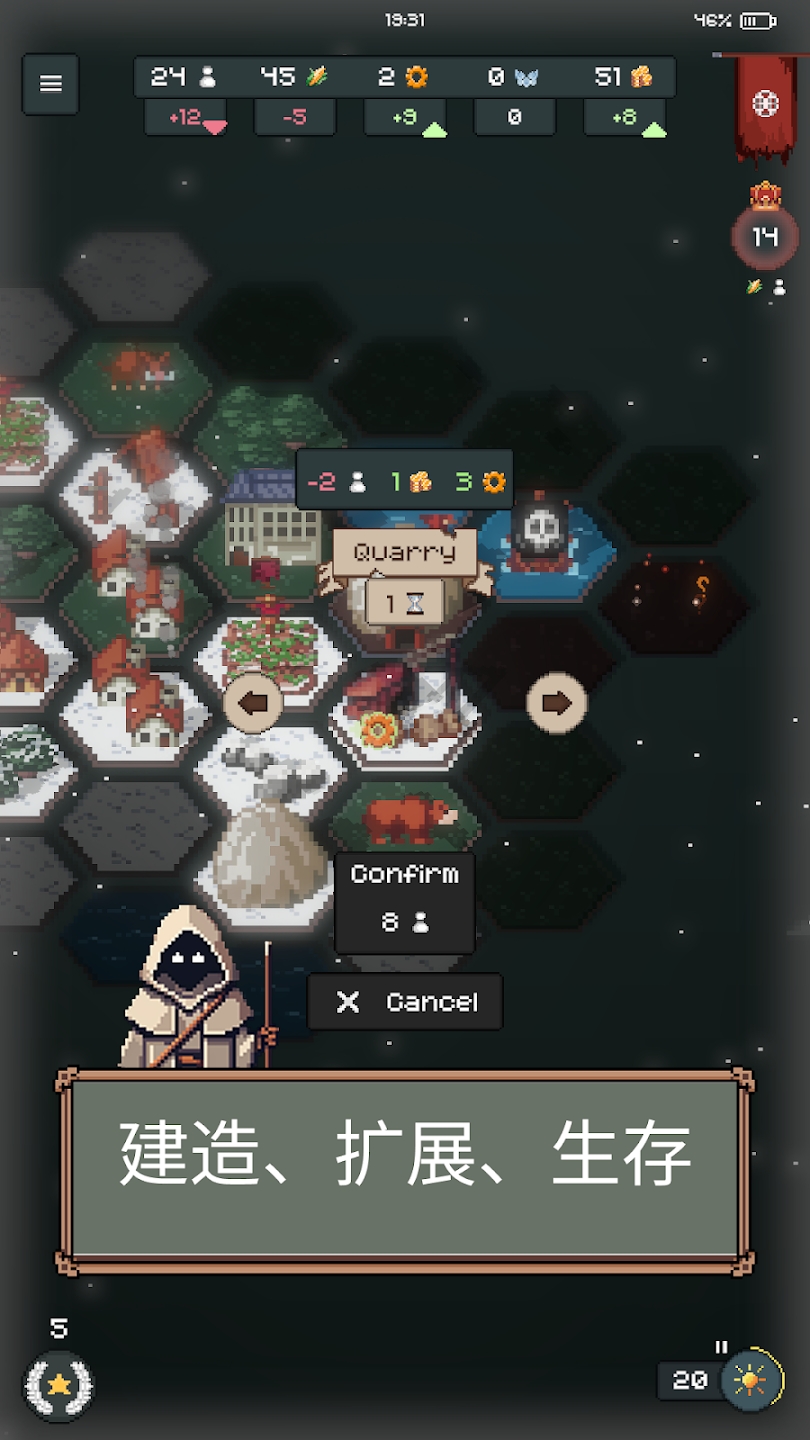Screen dimensions: 810x1440
Task: Tap the crown level 14 badge
Action: pyautogui.click(x=765, y=236)
